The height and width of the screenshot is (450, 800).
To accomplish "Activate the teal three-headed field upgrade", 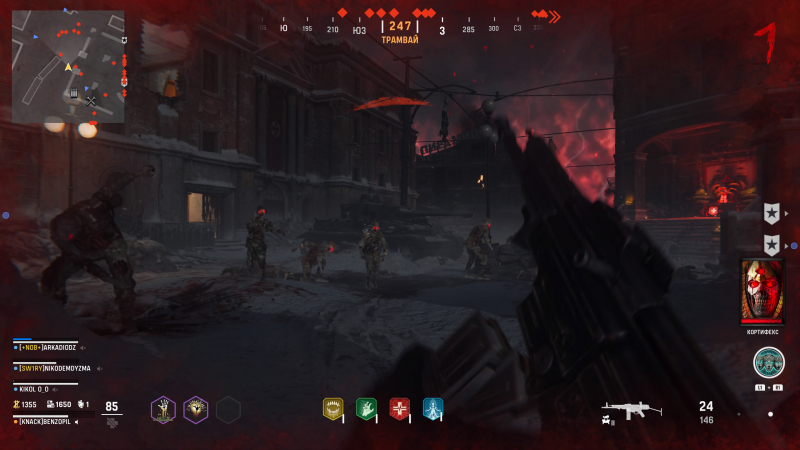I will click(769, 362).
